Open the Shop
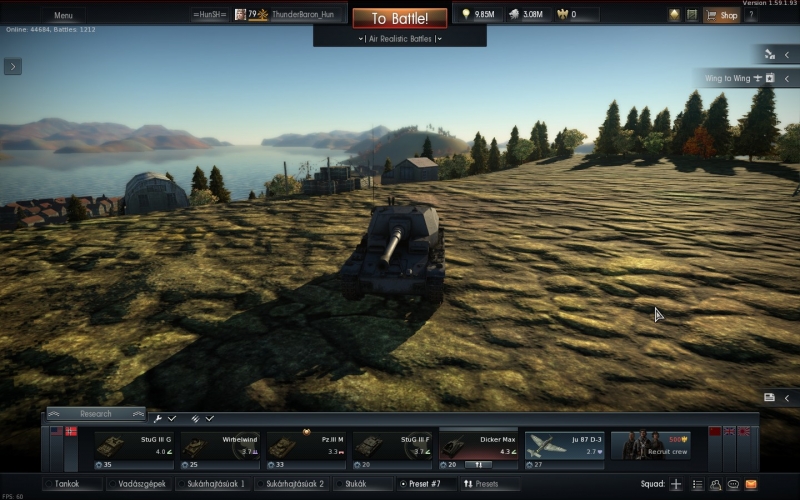 [x=723, y=15]
